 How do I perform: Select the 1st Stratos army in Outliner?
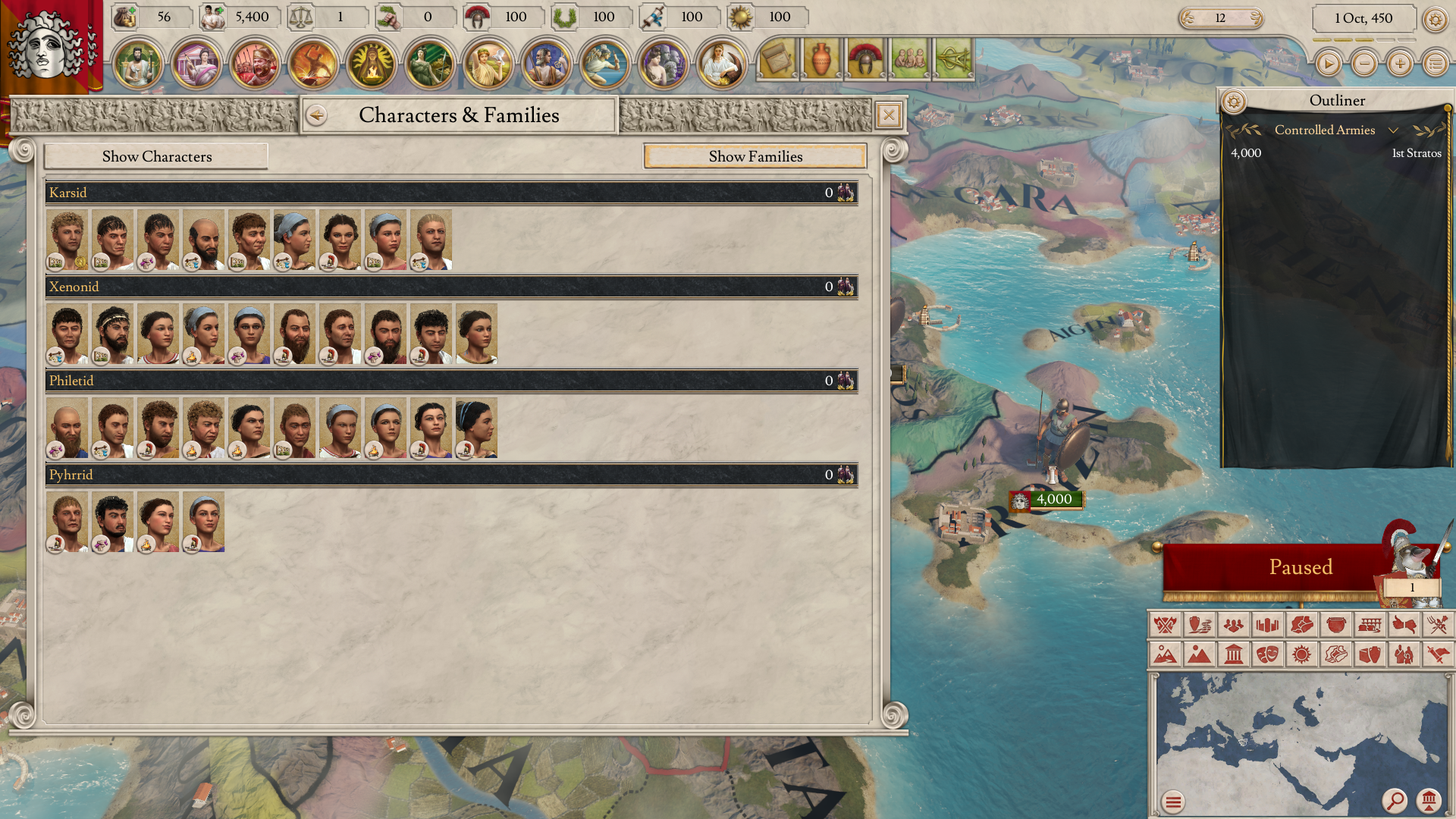click(1335, 153)
